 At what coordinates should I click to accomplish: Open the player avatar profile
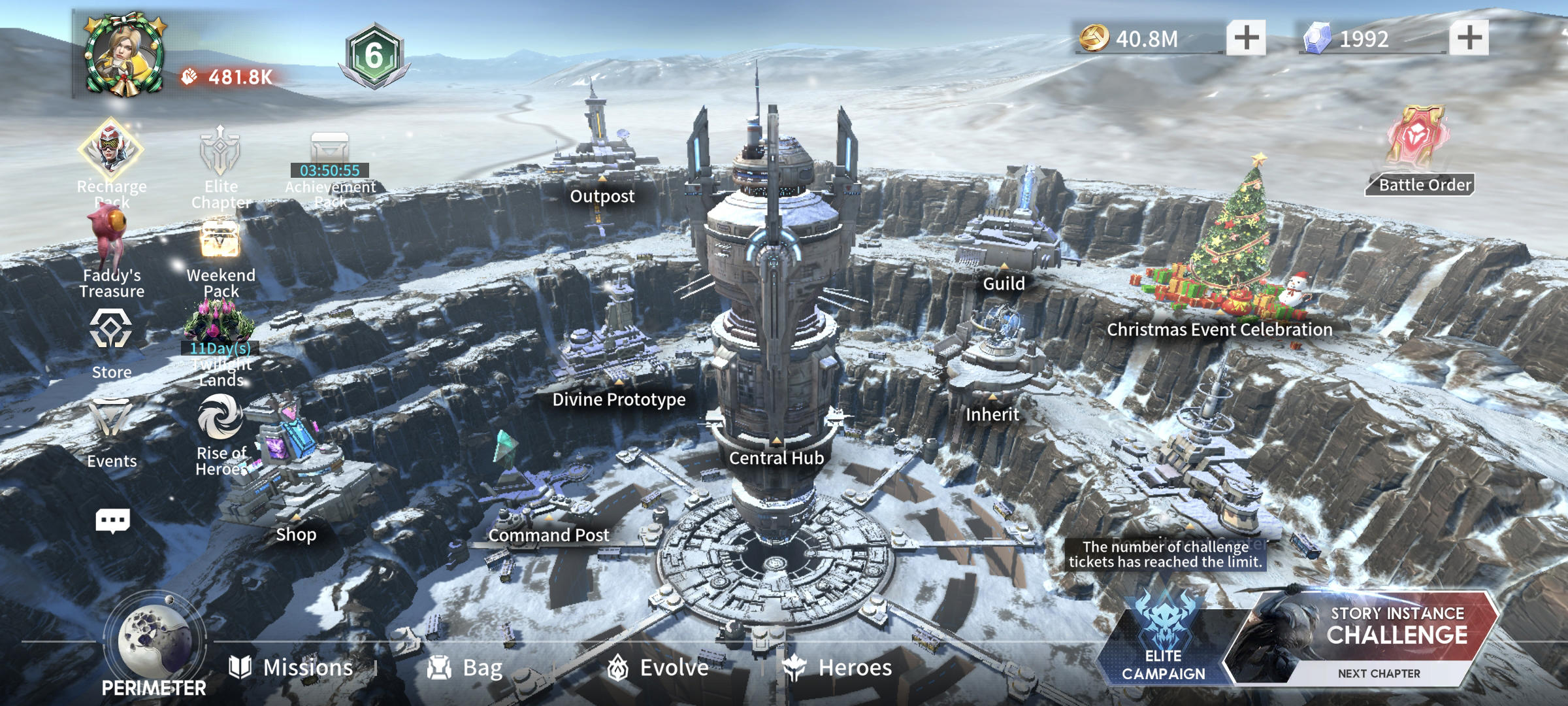click(124, 56)
